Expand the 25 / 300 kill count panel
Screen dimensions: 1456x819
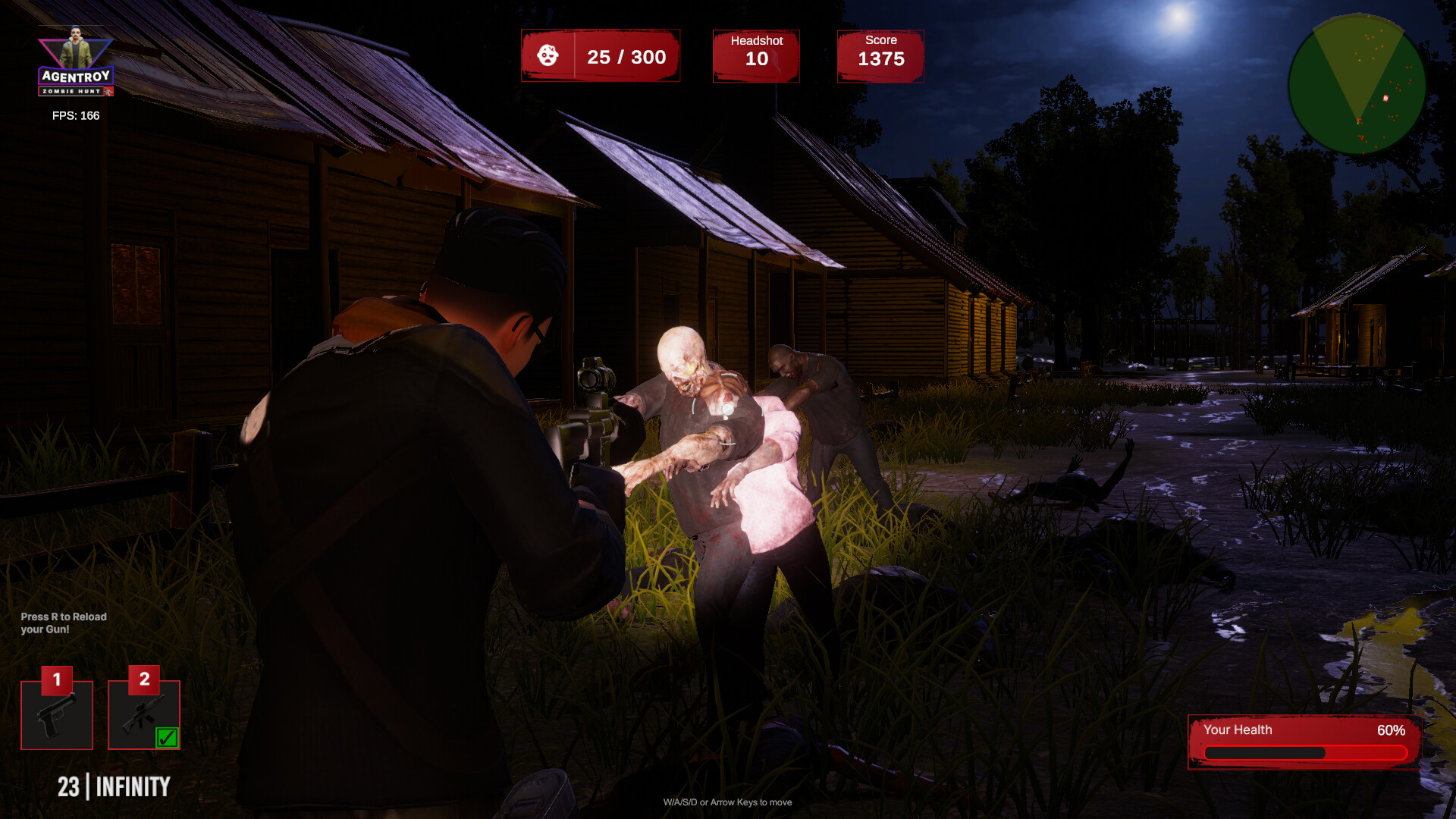point(601,55)
